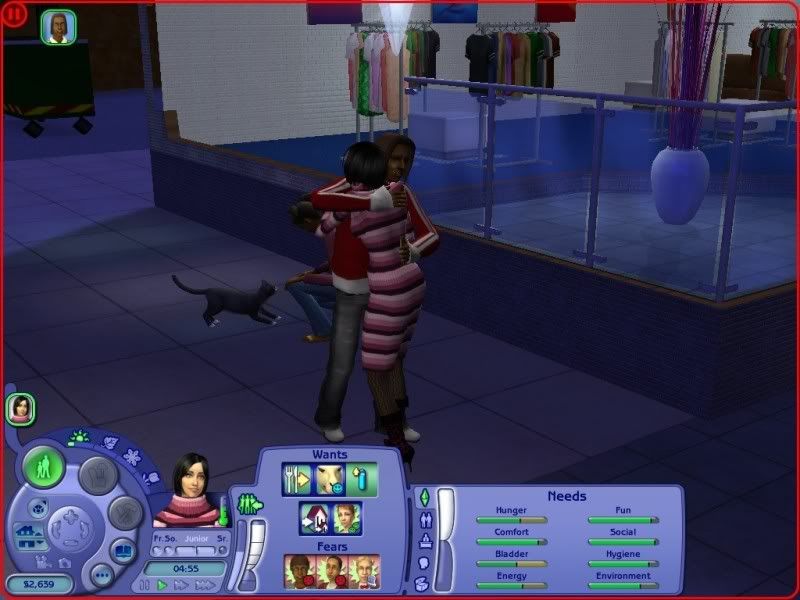Open Buy Mode with the chair button

pos(98,475)
